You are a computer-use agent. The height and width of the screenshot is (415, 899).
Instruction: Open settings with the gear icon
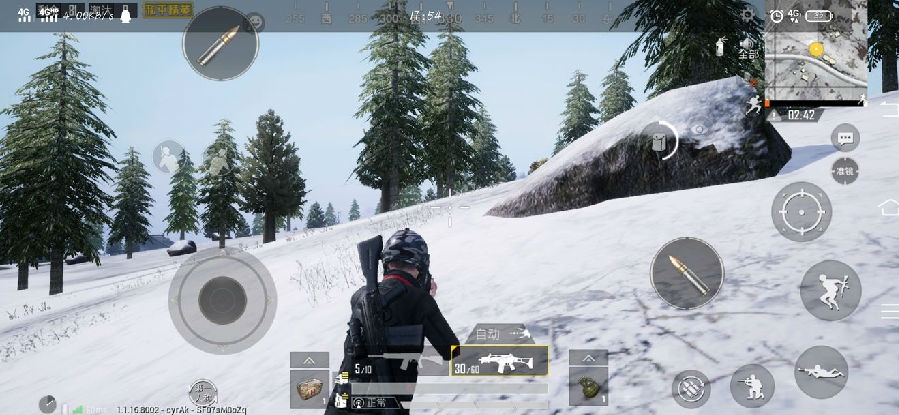pyautogui.click(x=748, y=14)
